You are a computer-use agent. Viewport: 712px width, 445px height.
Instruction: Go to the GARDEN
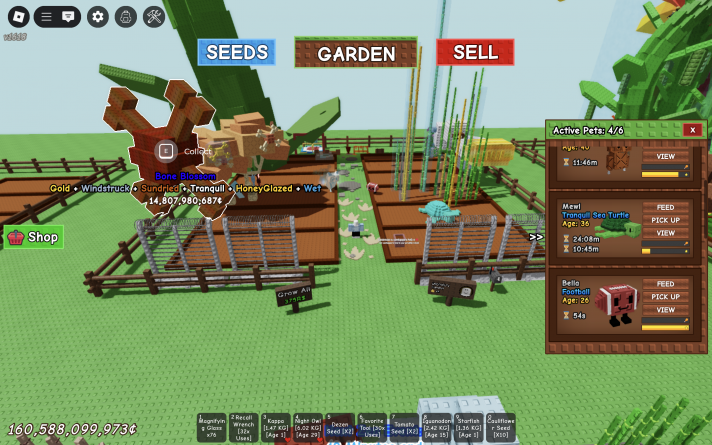pyautogui.click(x=356, y=54)
